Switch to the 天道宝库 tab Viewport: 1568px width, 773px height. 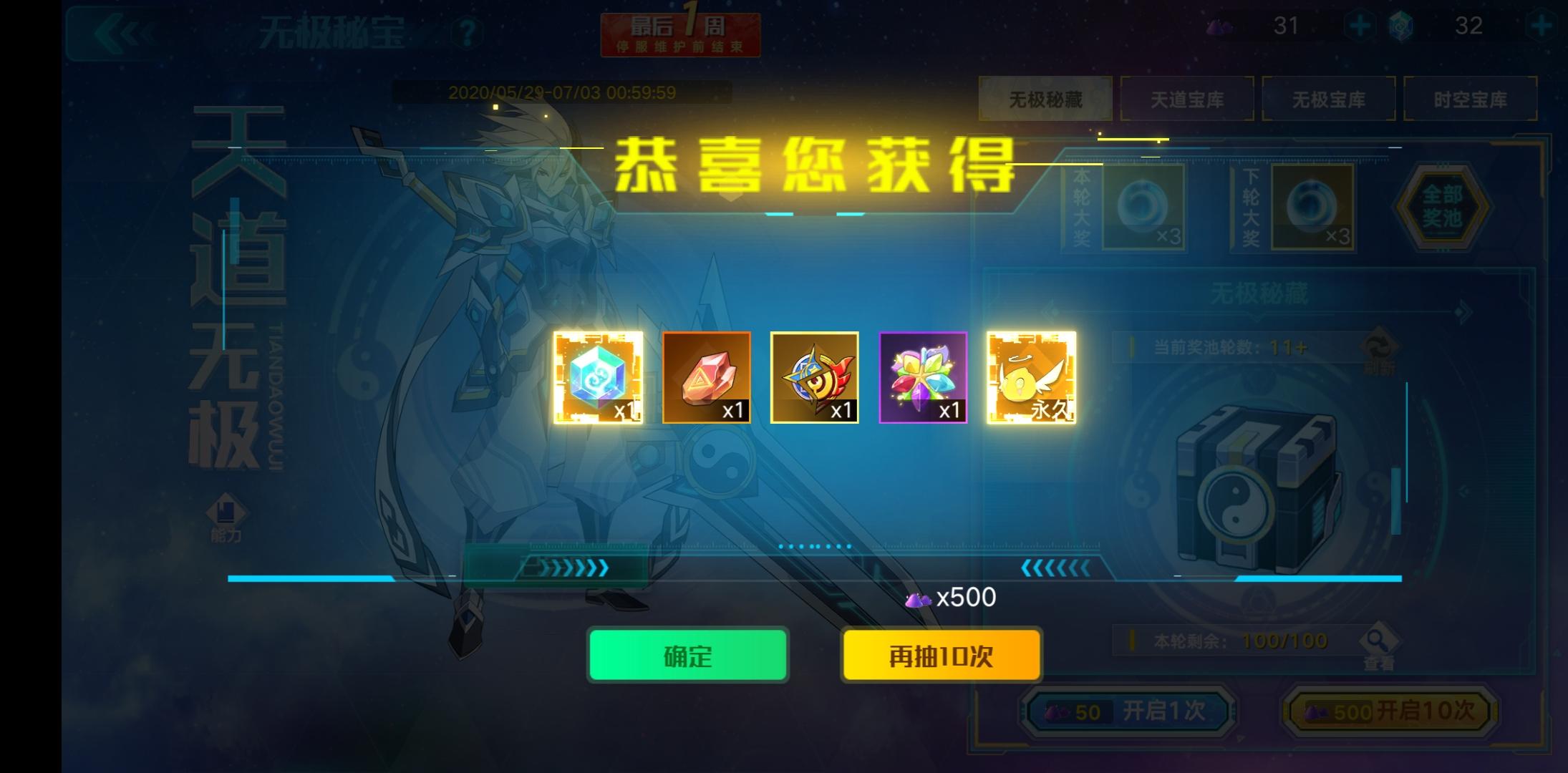[x=1186, y=99]
